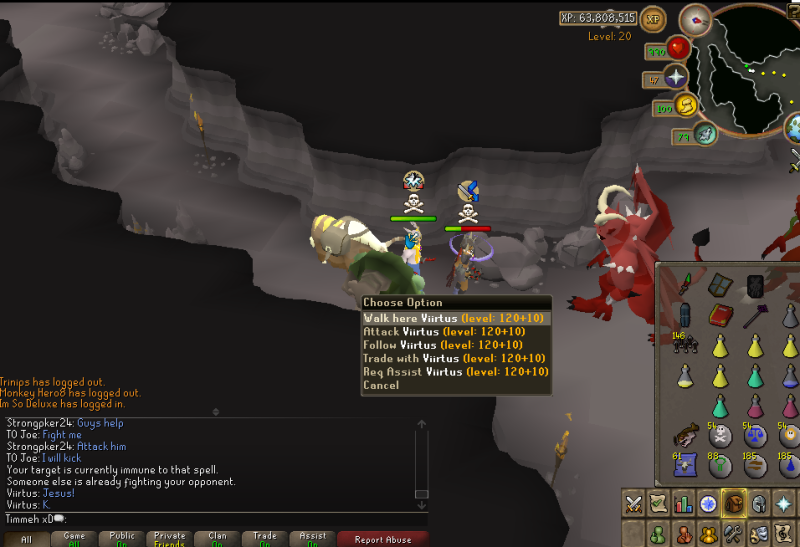Open the combat styles tab with crossed swords
The height and width of the screenshot is (547, 800).
[x=634, y=504]
